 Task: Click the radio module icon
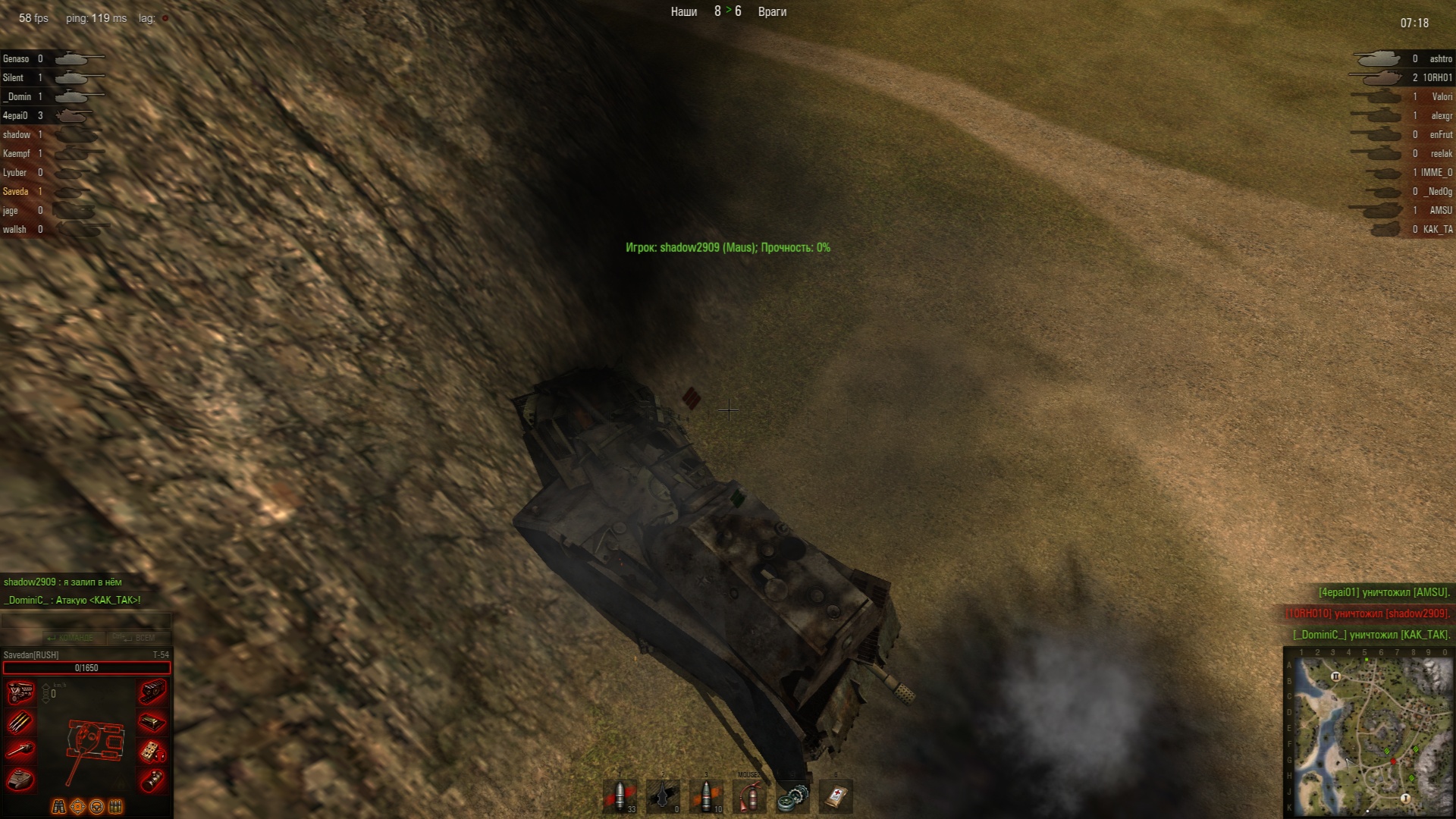152,752
